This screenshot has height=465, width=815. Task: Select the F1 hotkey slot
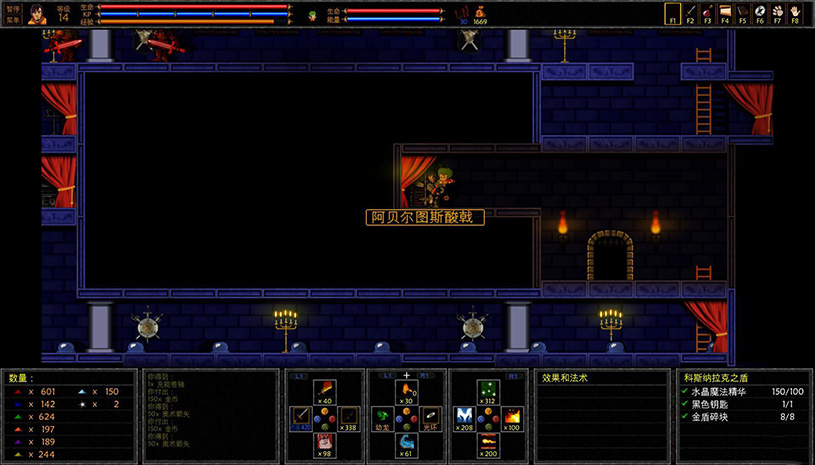[x=672, y=14]
